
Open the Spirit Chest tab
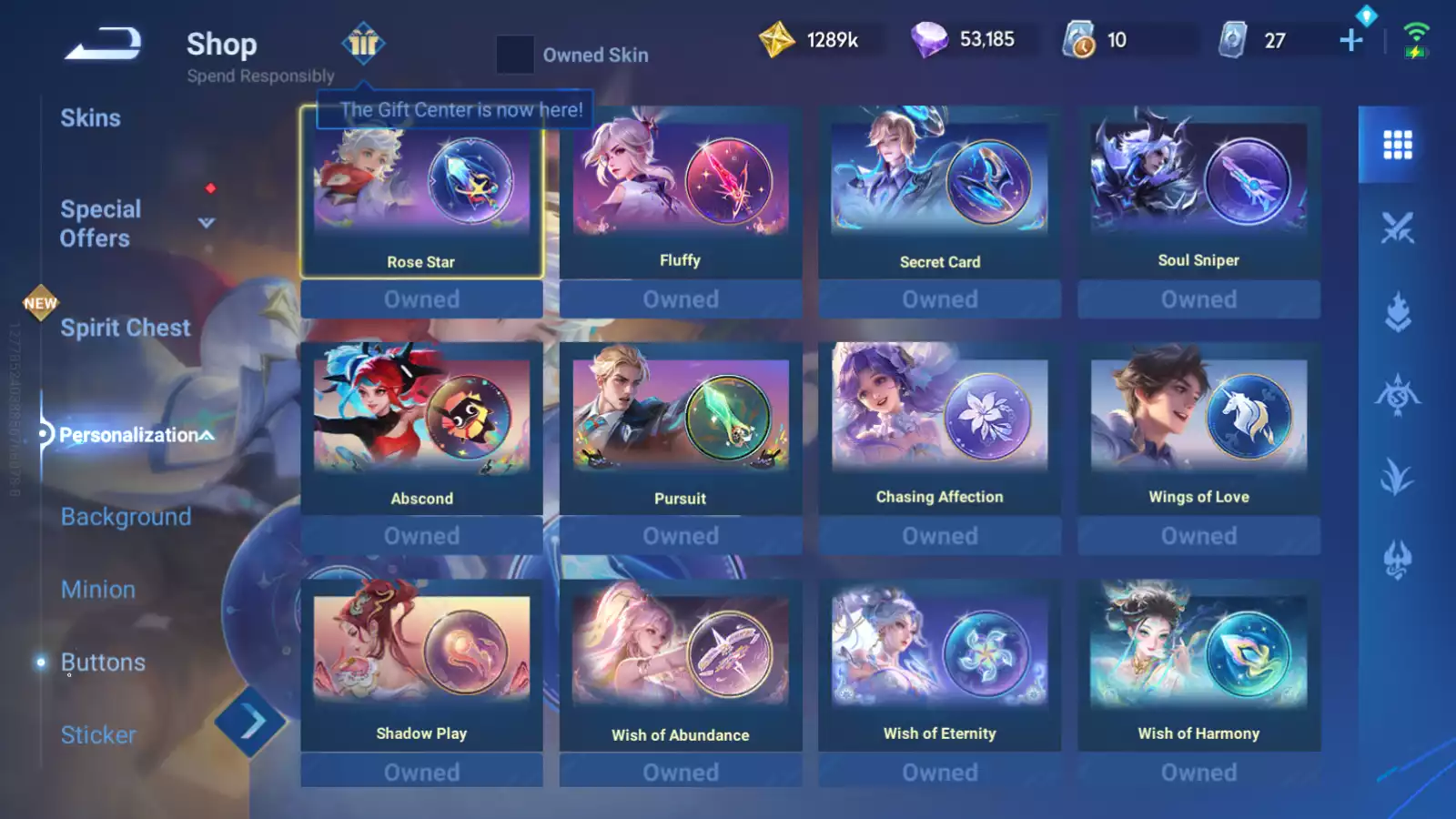tap(125, 328)
